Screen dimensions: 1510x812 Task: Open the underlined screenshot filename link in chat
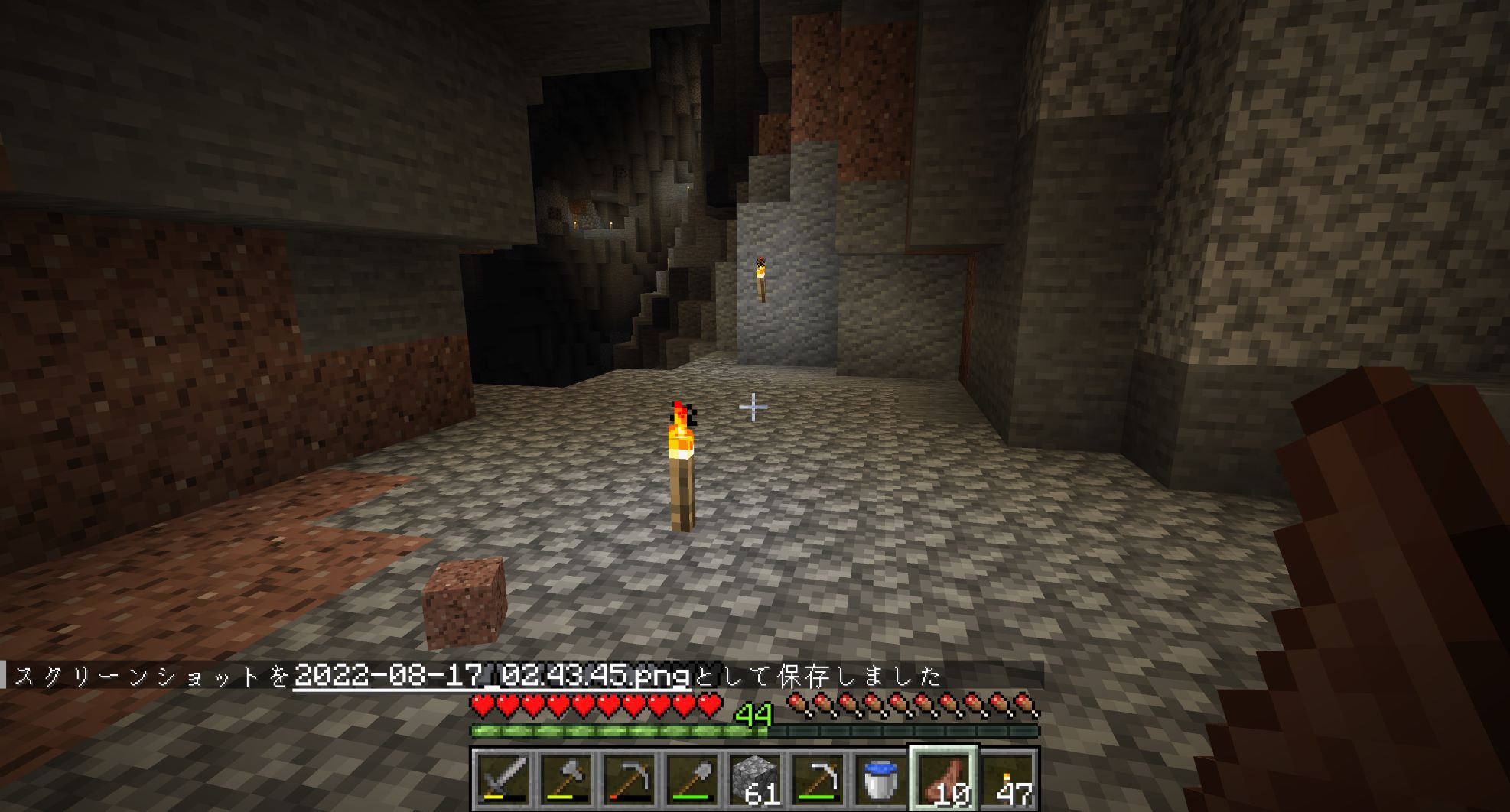(x=492, y=676)
